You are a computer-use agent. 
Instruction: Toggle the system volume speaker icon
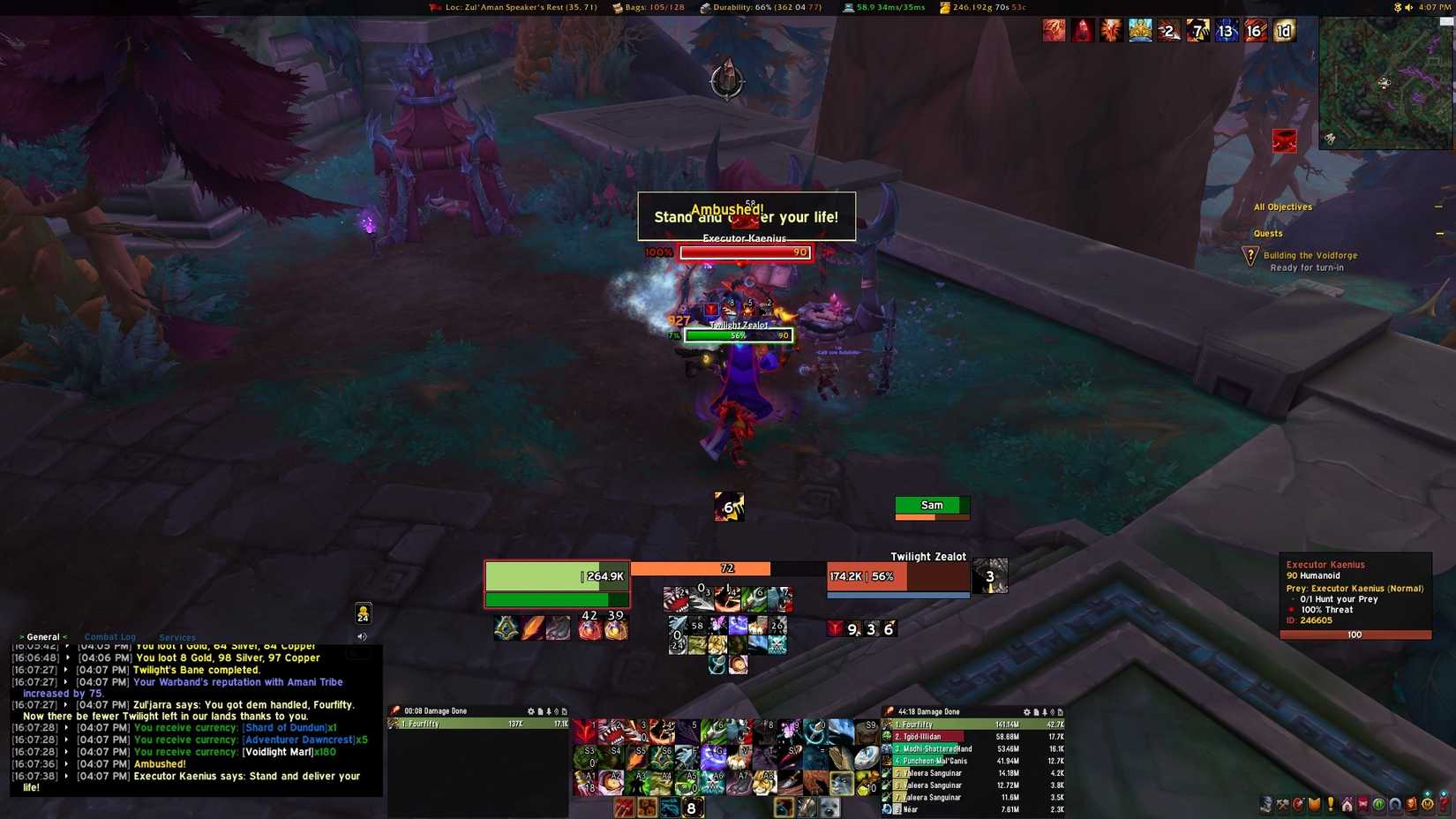click(x=1408, y=7)
